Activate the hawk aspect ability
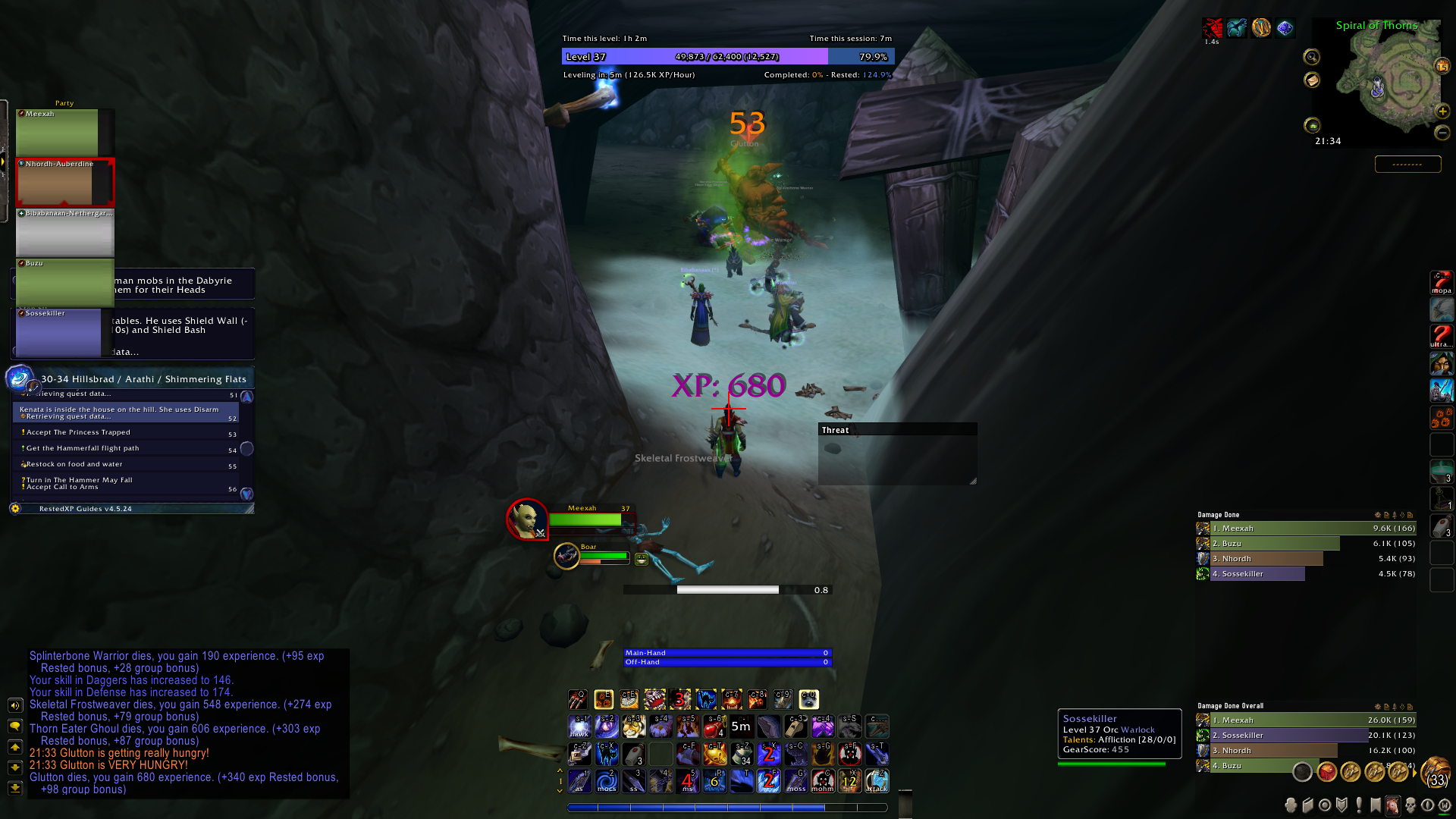The image size is (1456, 819). (x=579, y=726)
